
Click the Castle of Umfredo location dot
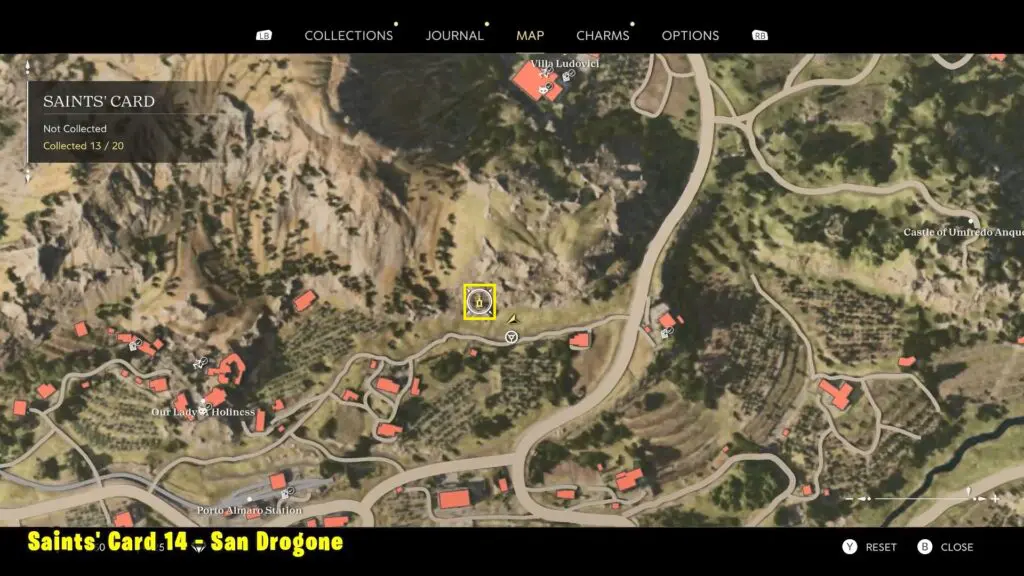tap(970, 222)
